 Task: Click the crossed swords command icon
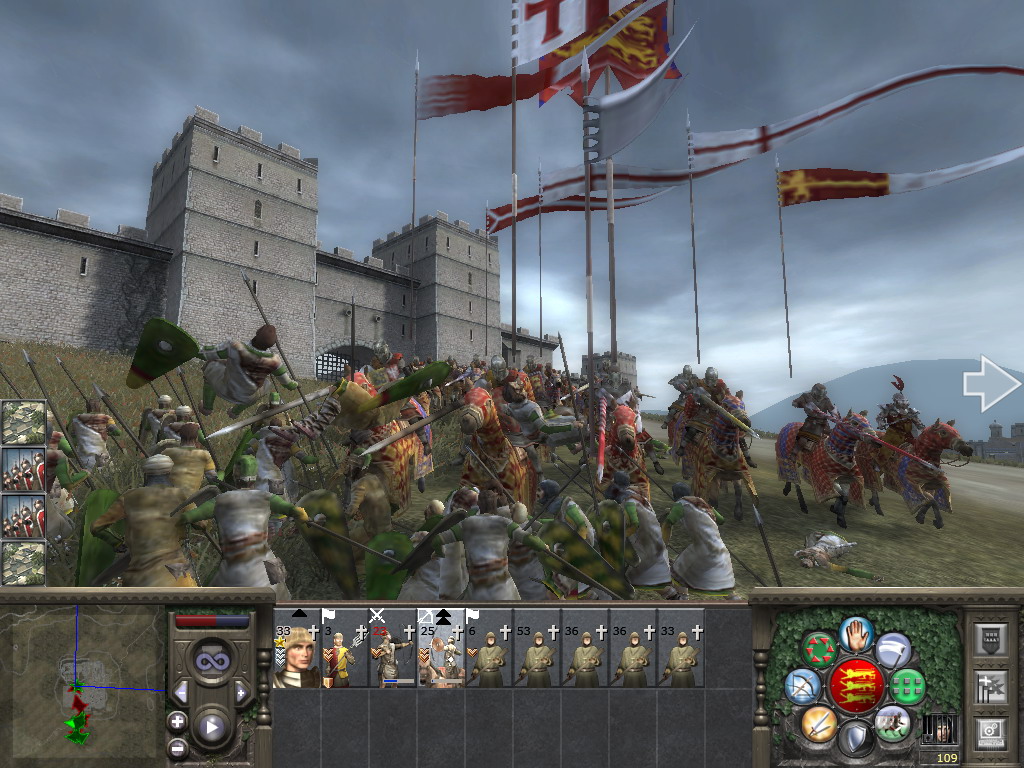pos(819,722)
